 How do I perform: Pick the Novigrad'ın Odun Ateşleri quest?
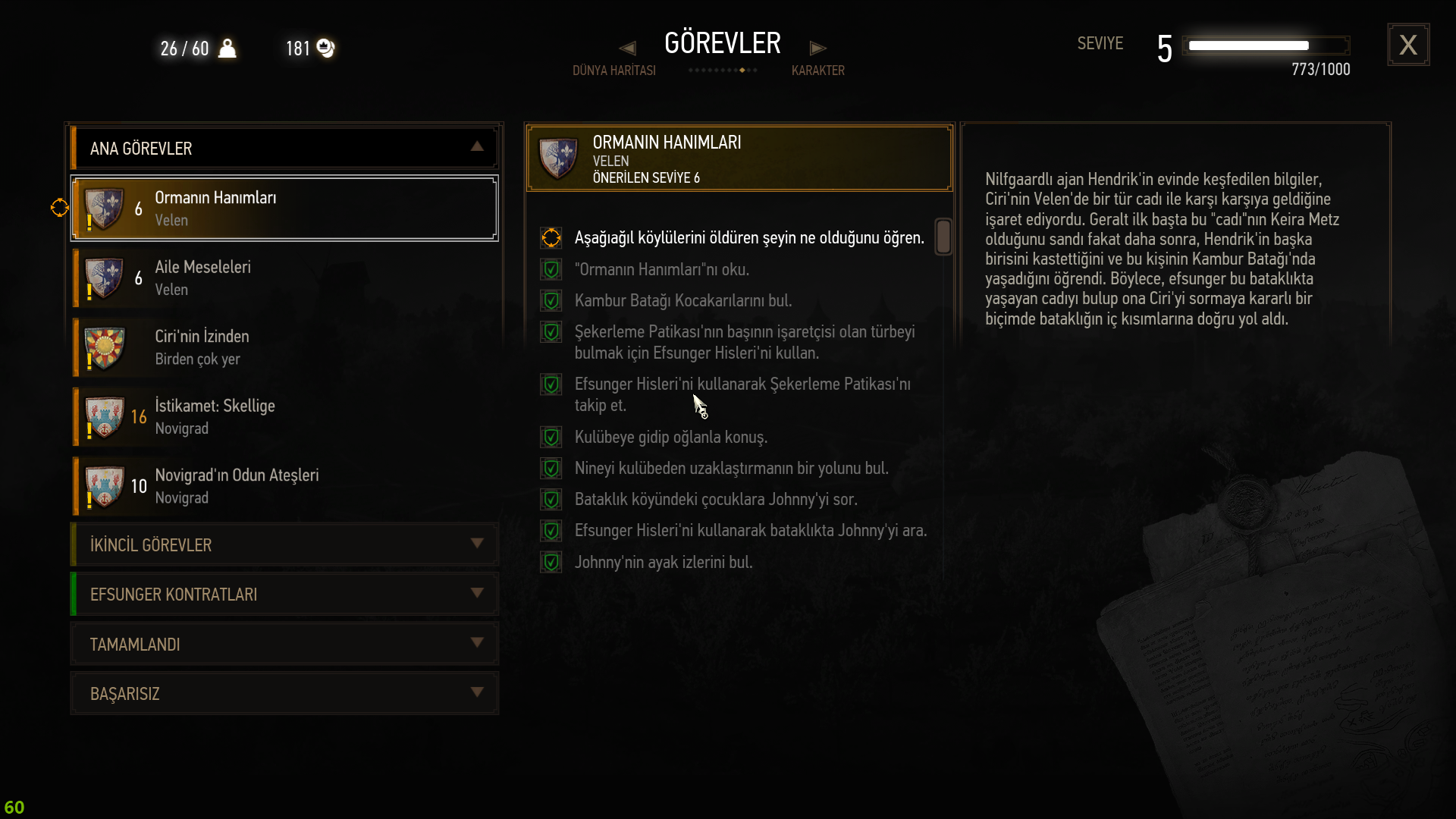click(284, 486)
